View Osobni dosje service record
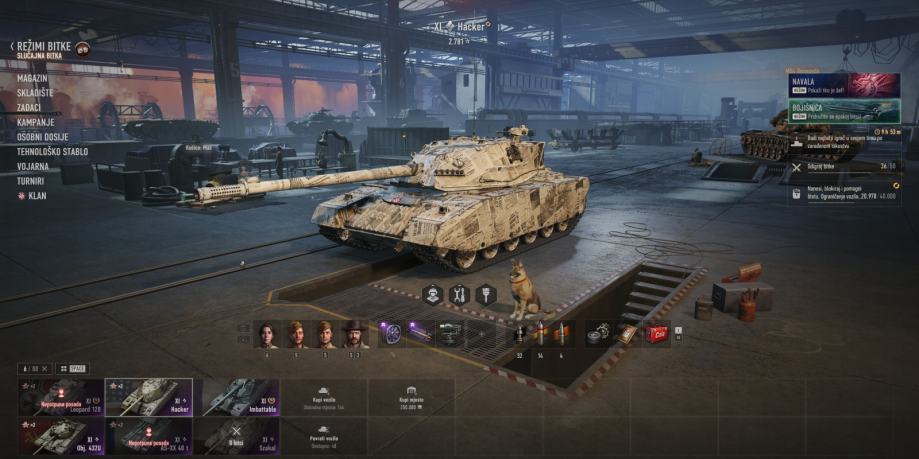The height and width of the screenshot is (459, 919). tap(43, 137)
